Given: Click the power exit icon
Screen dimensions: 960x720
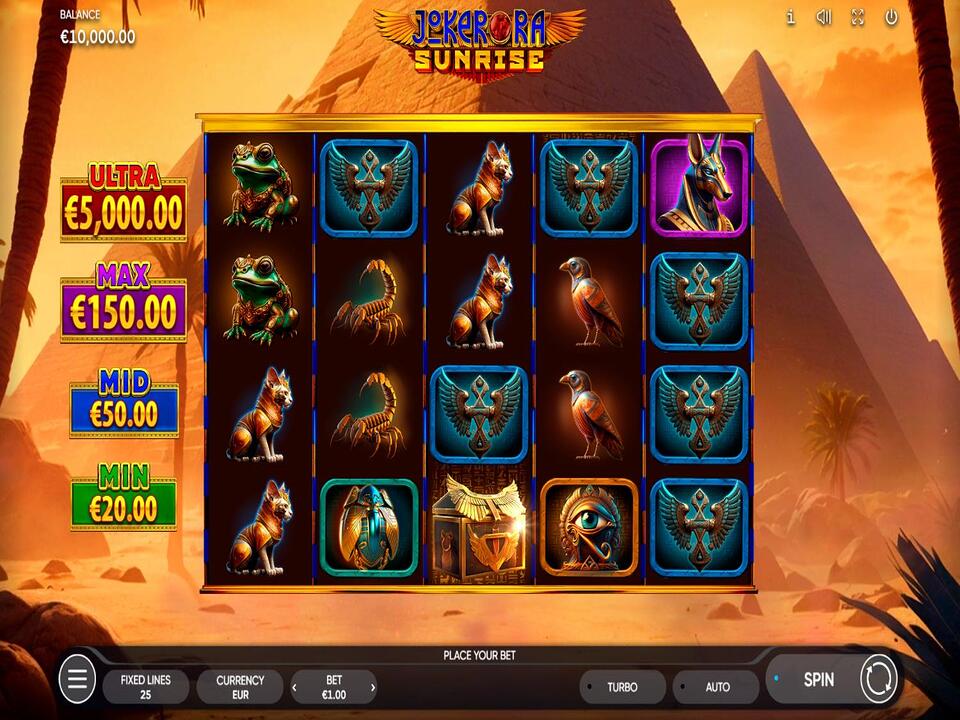Looking at the screenshot, I should (x=891, y=17).
